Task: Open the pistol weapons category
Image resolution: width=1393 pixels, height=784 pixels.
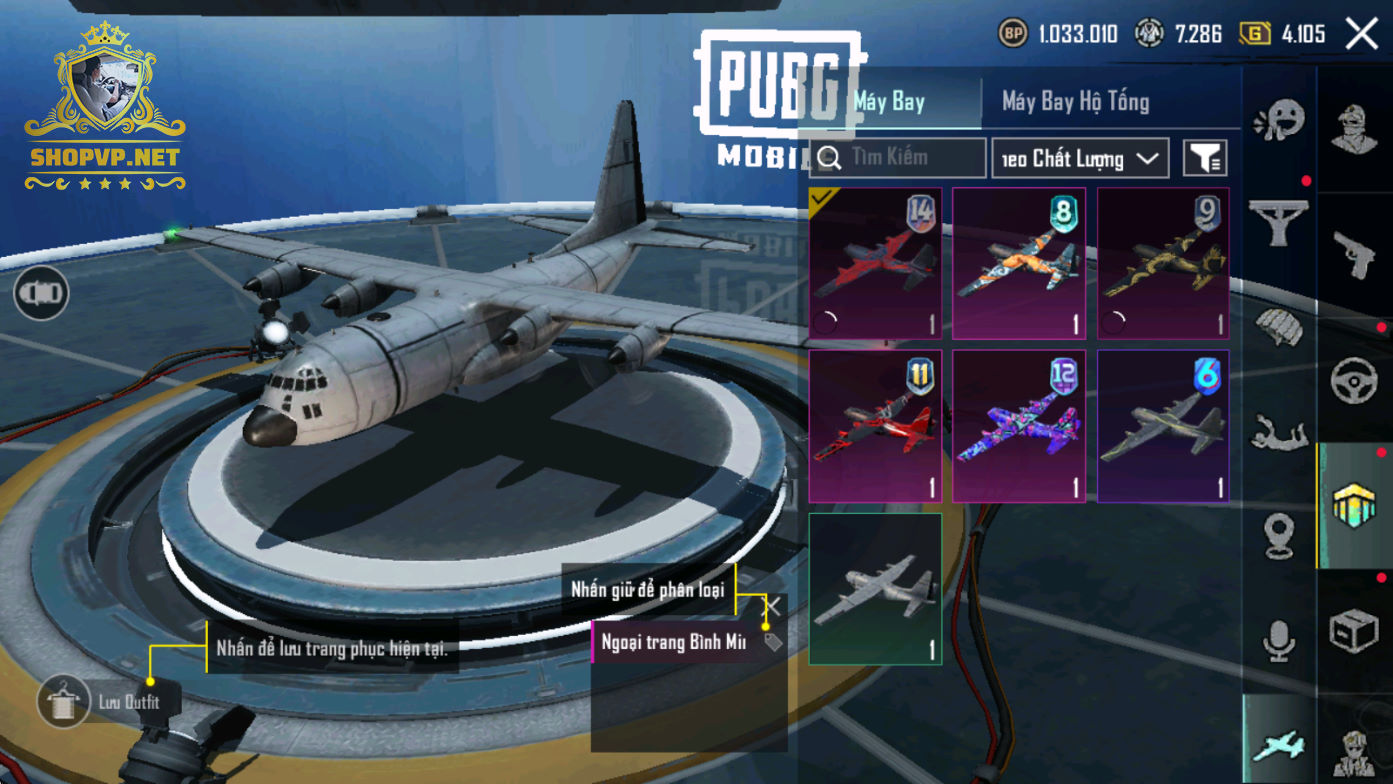Action: [1355, 255]
